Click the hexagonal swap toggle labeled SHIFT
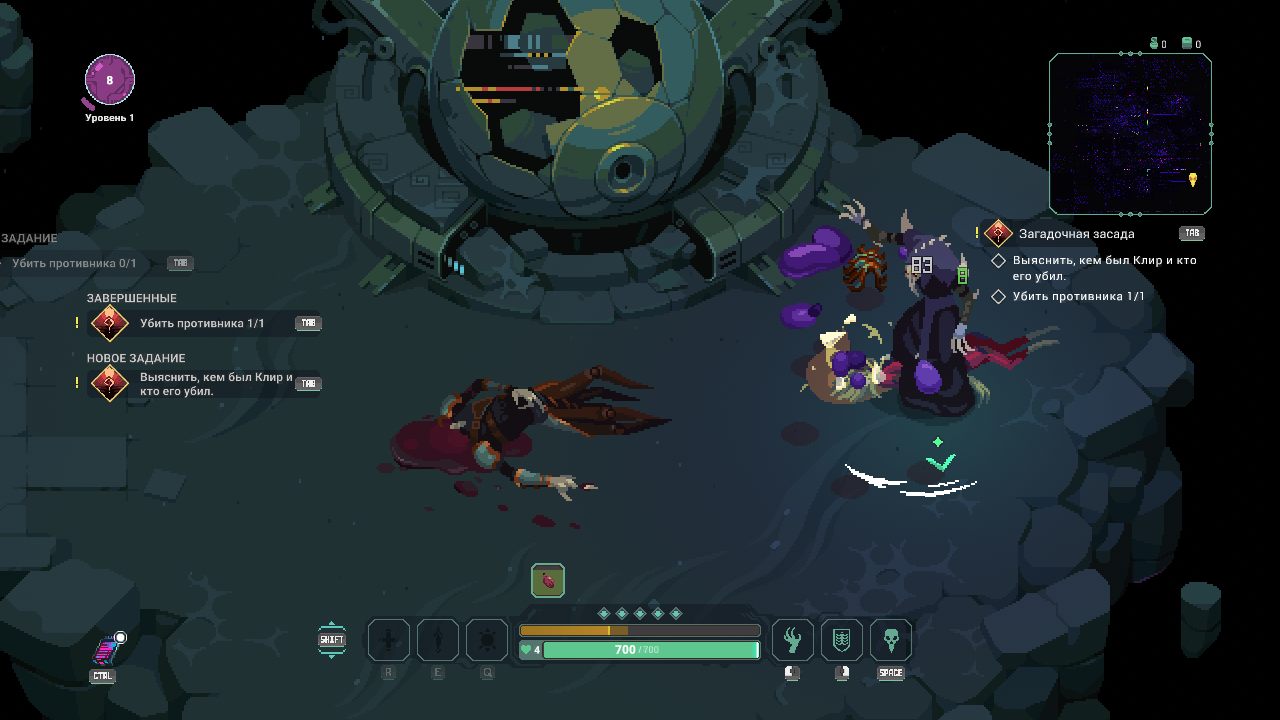Viewport: 1280px width, 720px height. point(332,640)
